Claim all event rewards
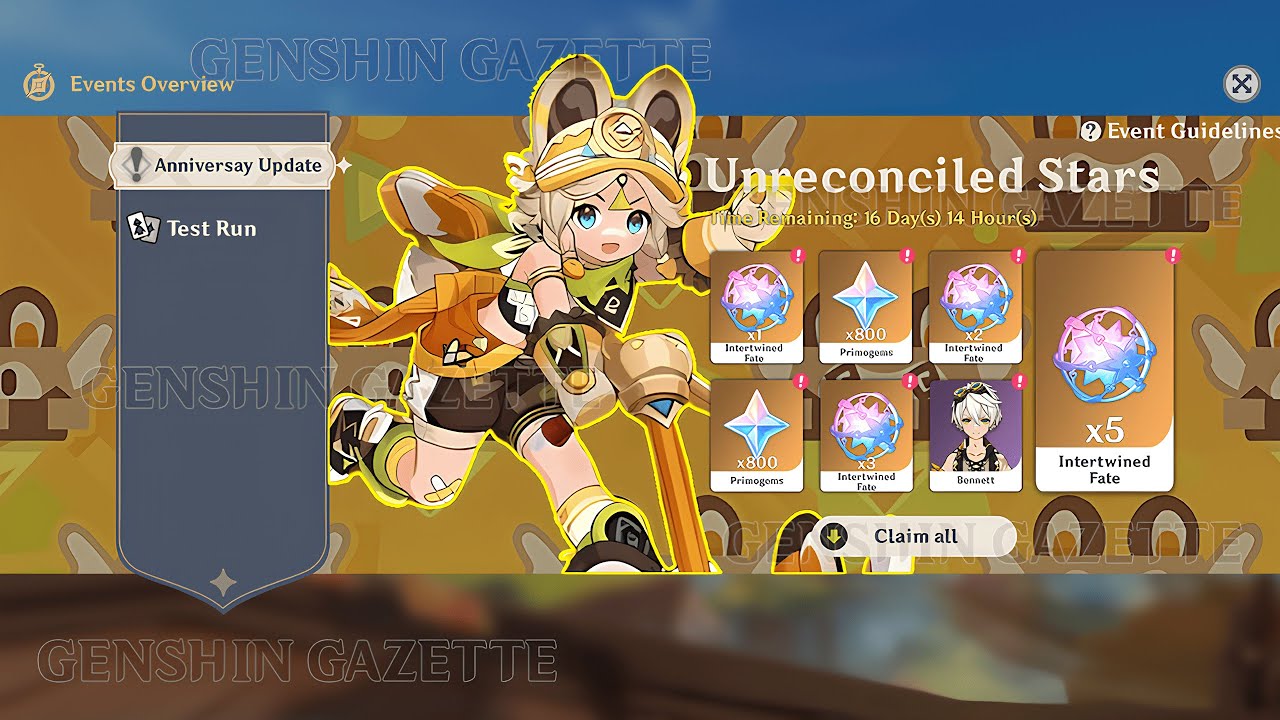 tap(912, 536)
